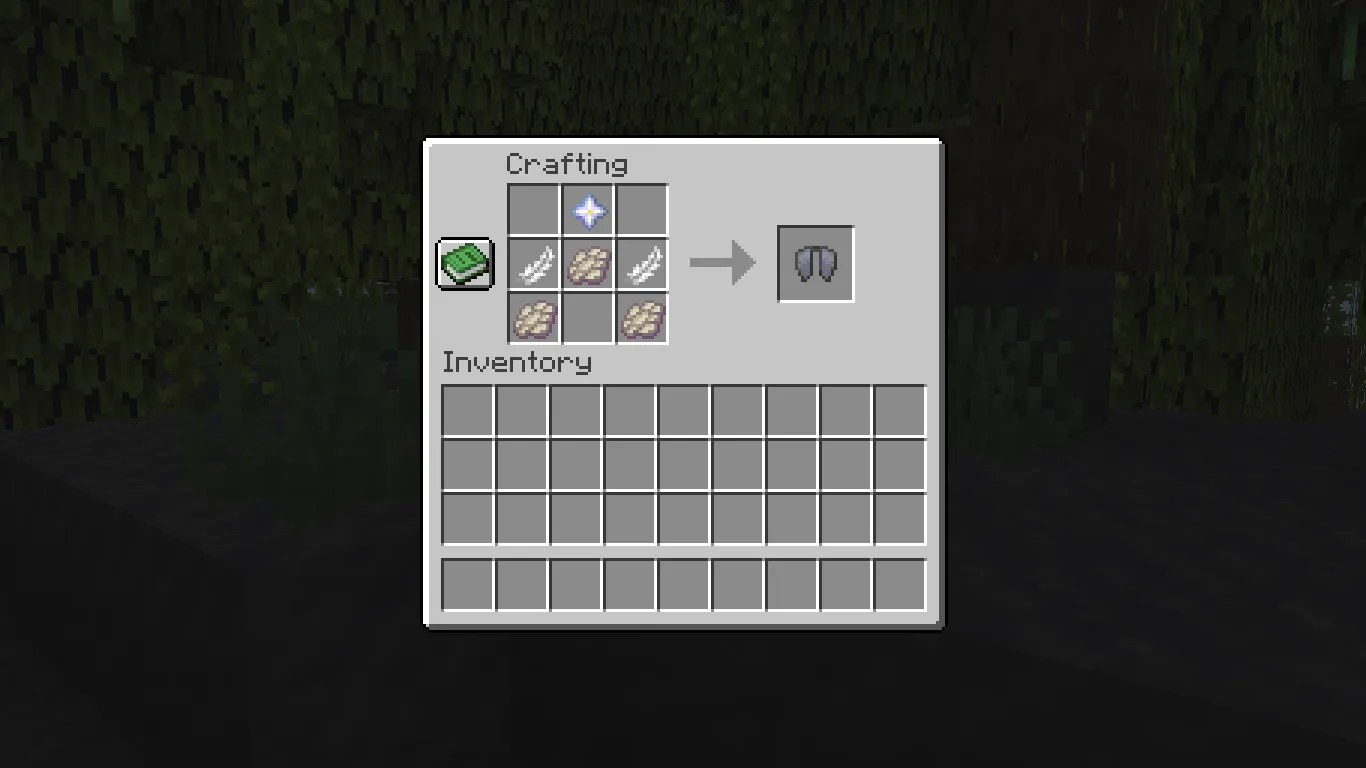Click the Inventory section label
Image resolution: width=1366 pixels, height=768 pixels.
[516, 363]
